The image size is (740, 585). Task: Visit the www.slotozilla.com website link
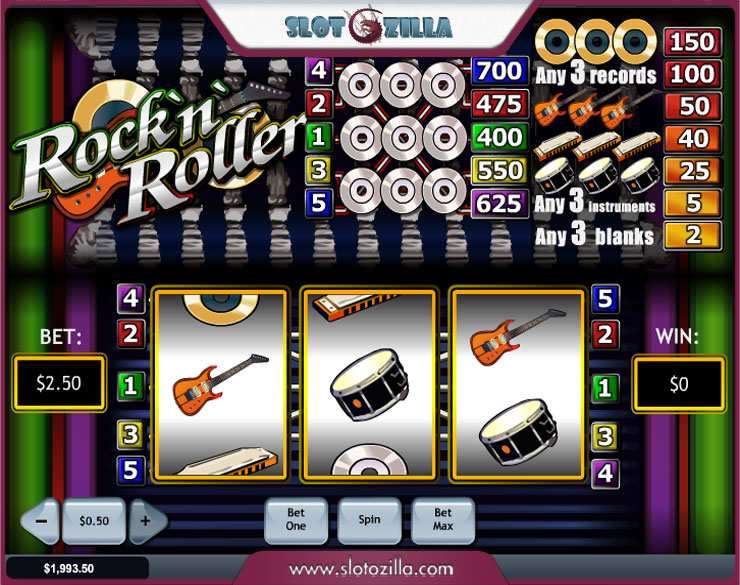click(x=369, y=568)
